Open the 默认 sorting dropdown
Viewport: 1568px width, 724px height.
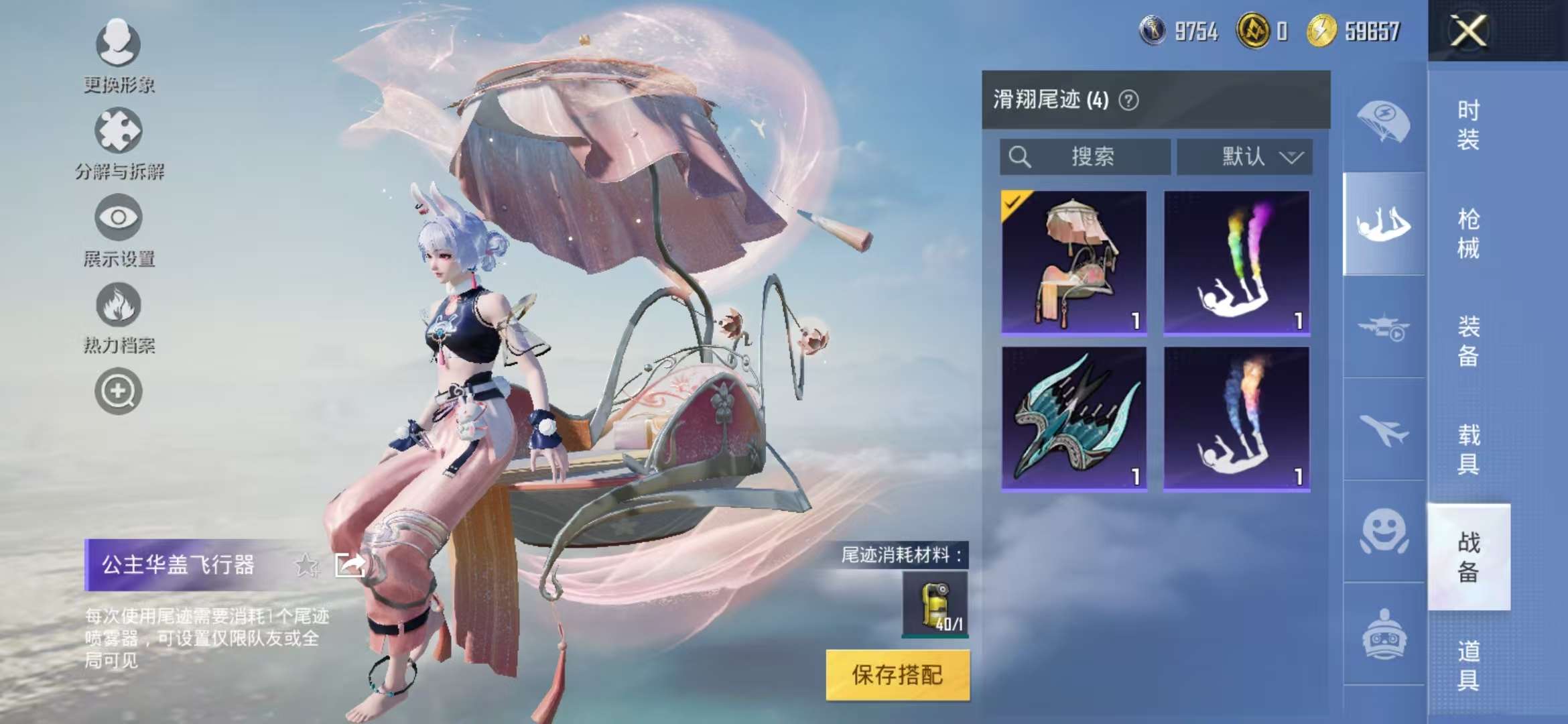[1245, 158]
